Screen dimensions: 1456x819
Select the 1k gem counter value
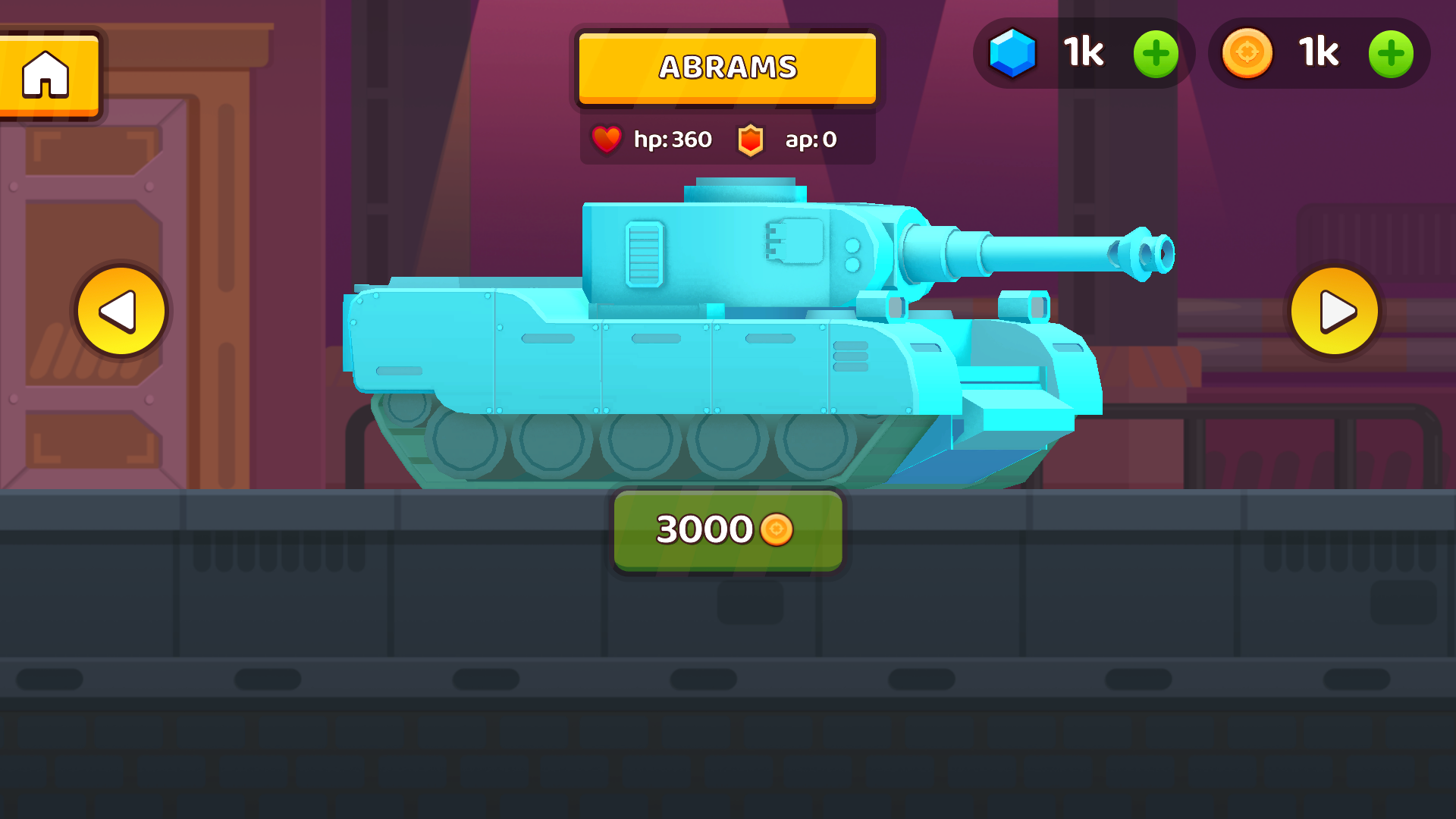(1082, 53)
